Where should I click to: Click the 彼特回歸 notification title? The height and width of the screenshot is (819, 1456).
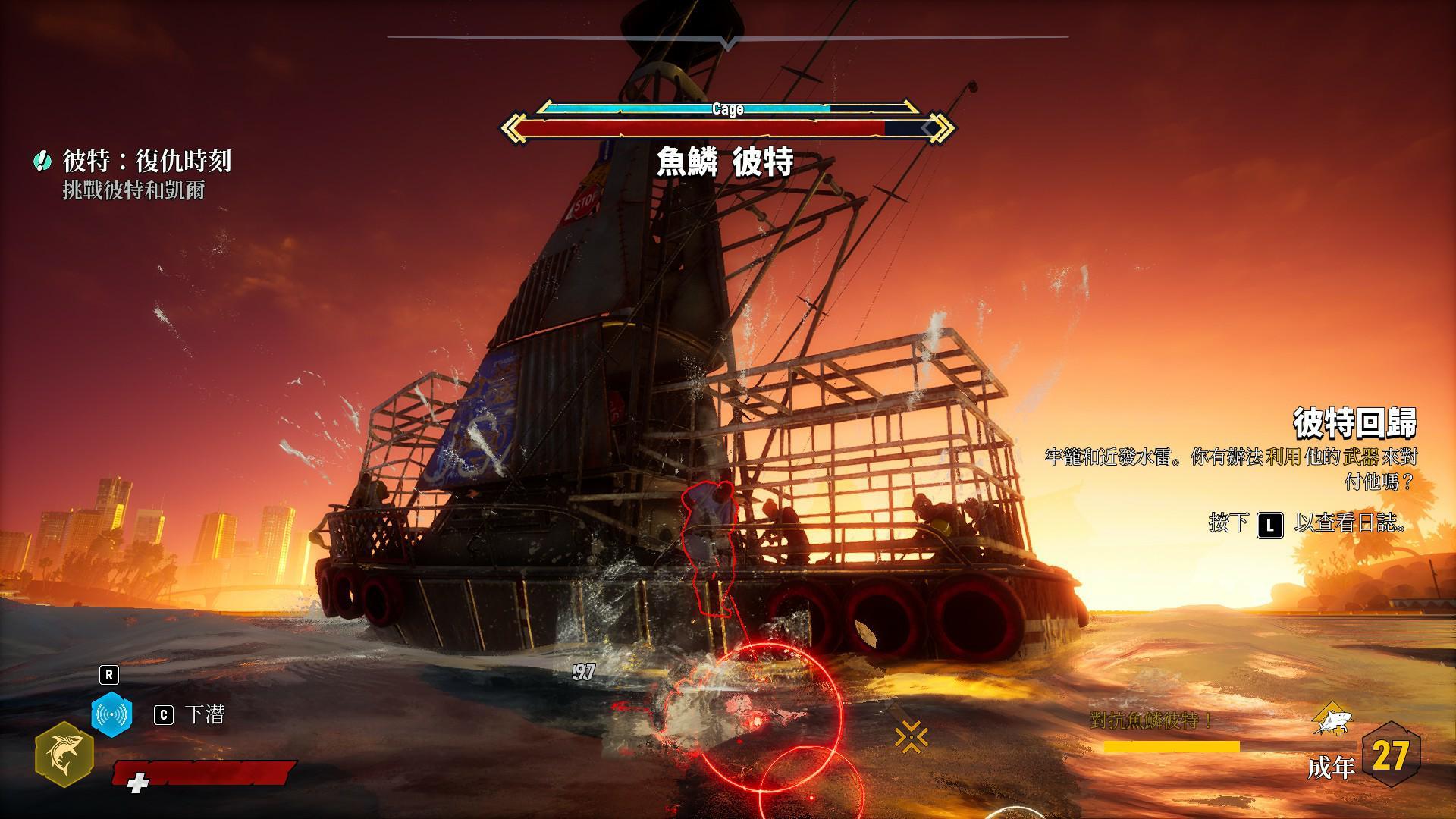1354,423
